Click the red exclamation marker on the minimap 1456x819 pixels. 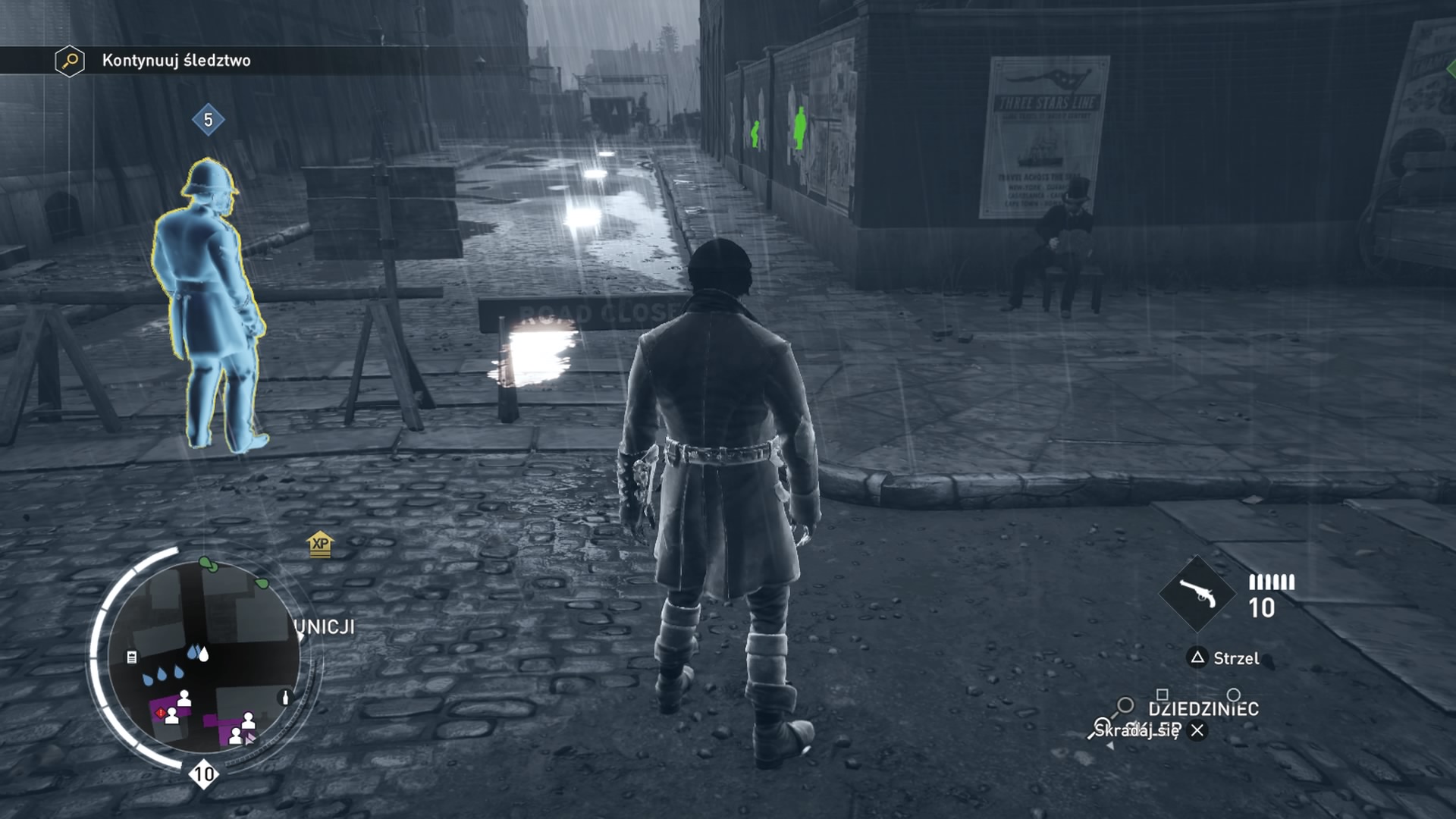click(x=161, y=714)
